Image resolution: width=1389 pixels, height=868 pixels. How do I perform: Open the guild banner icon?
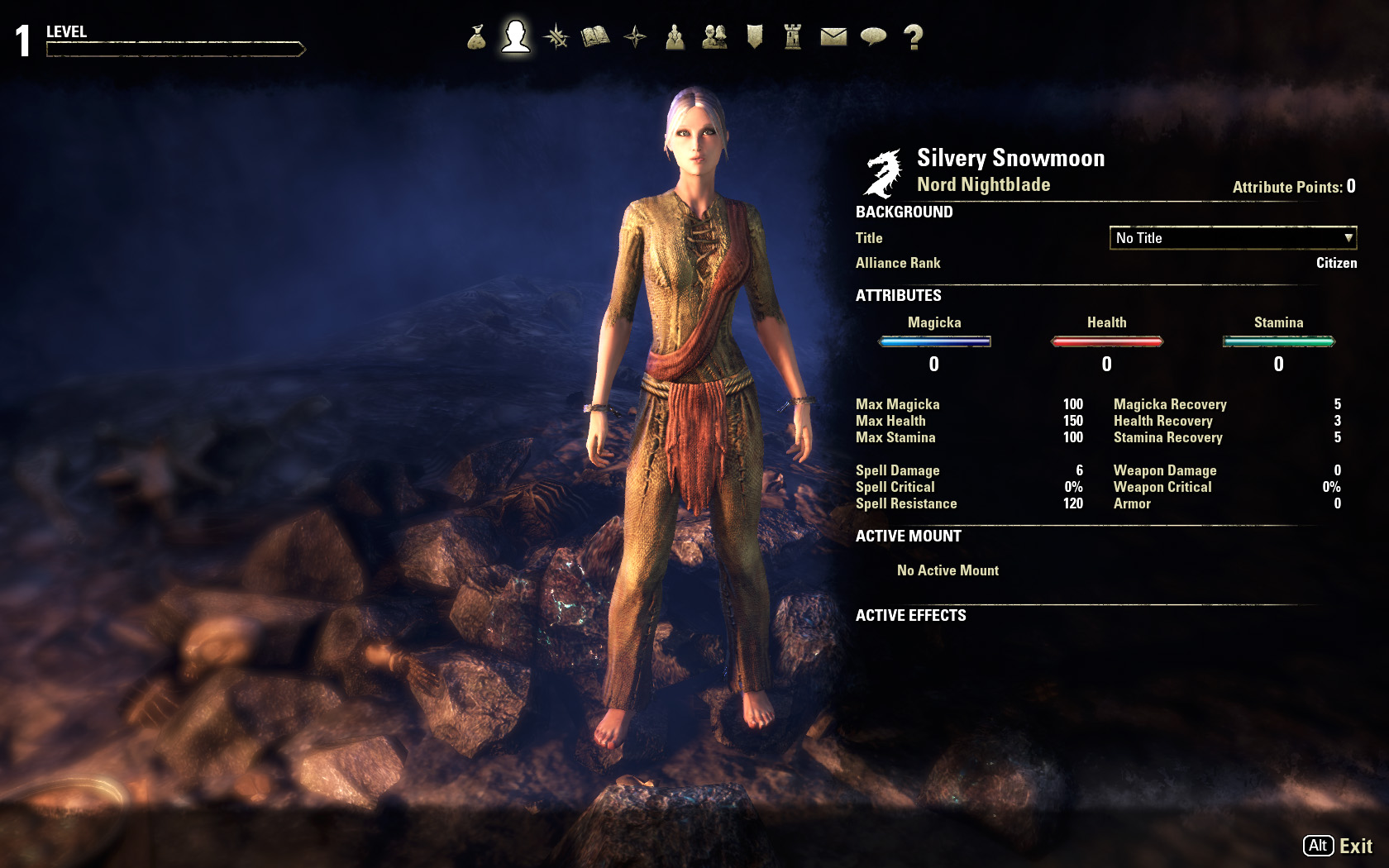754,37
